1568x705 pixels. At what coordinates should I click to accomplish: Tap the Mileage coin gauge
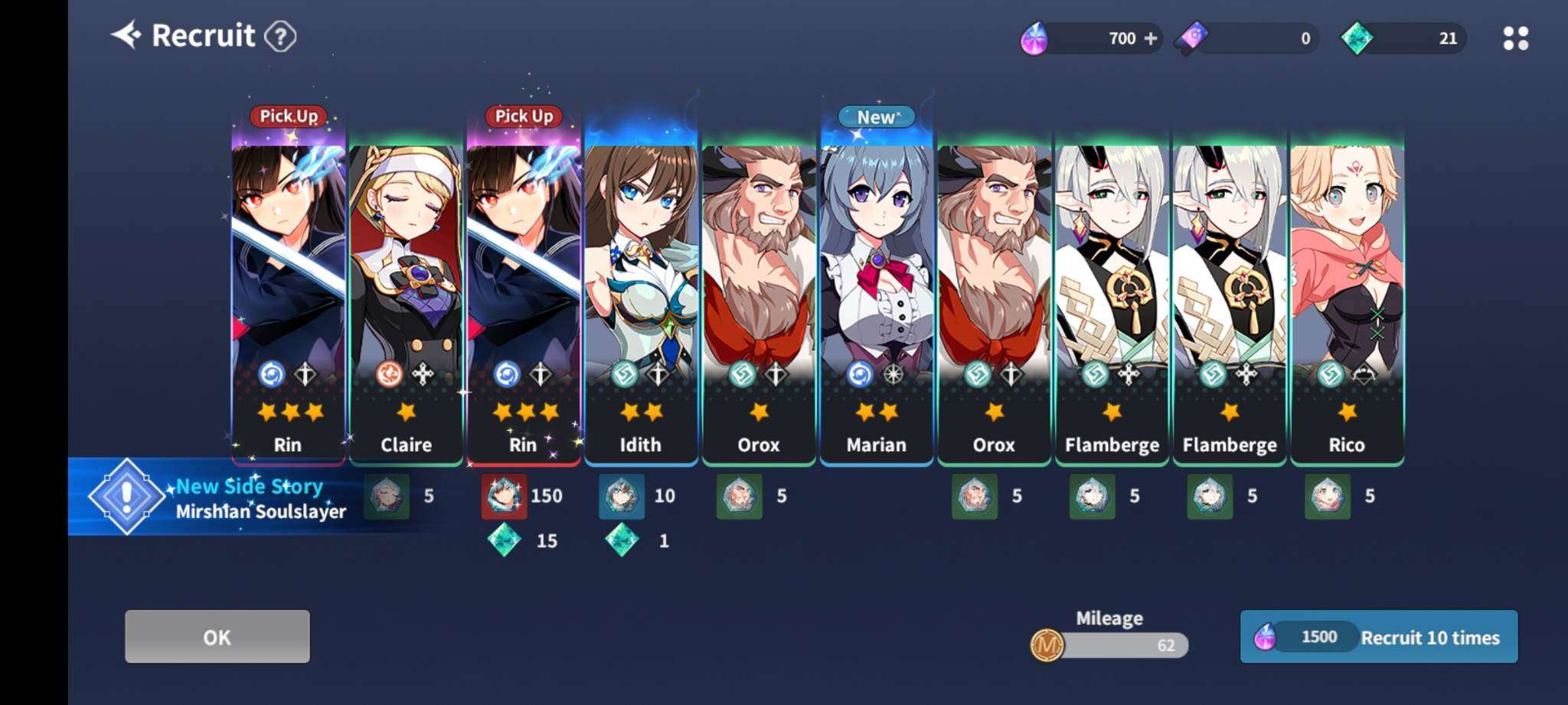click(x=1109, y=645)
